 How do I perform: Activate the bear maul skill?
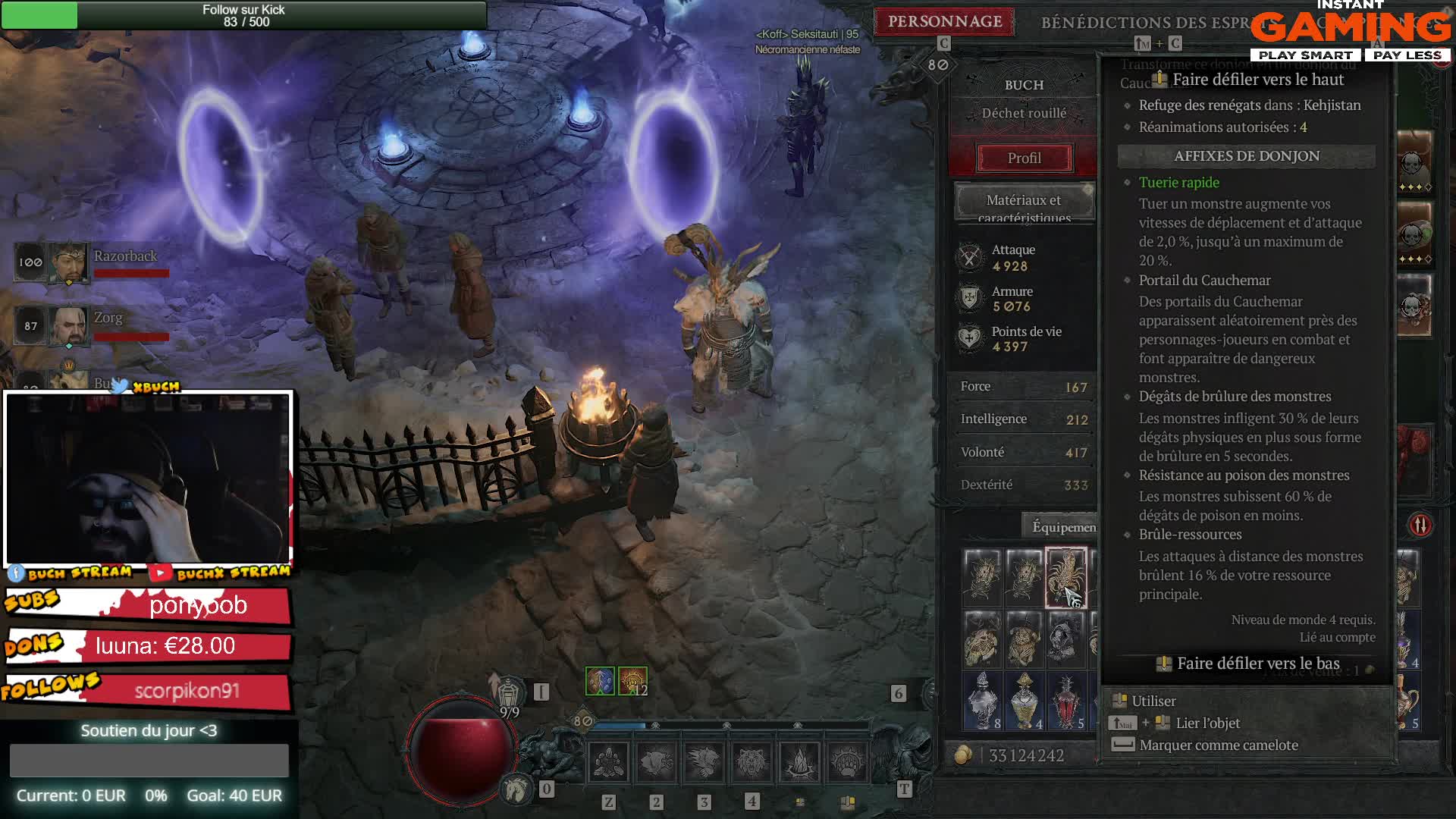656,761
